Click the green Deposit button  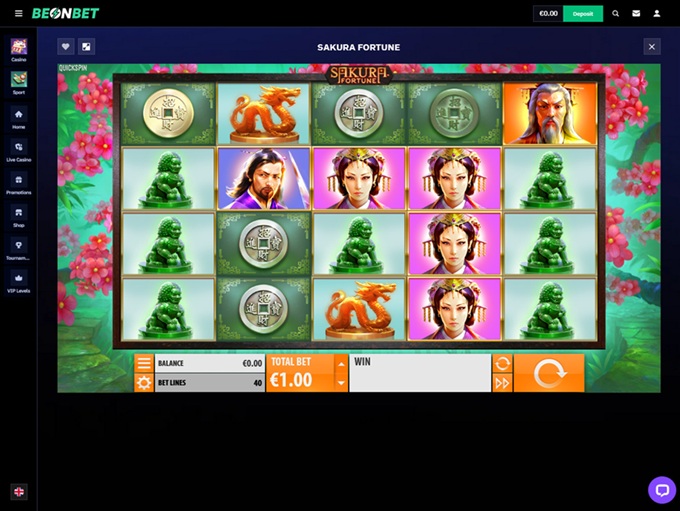coord(583,14)
